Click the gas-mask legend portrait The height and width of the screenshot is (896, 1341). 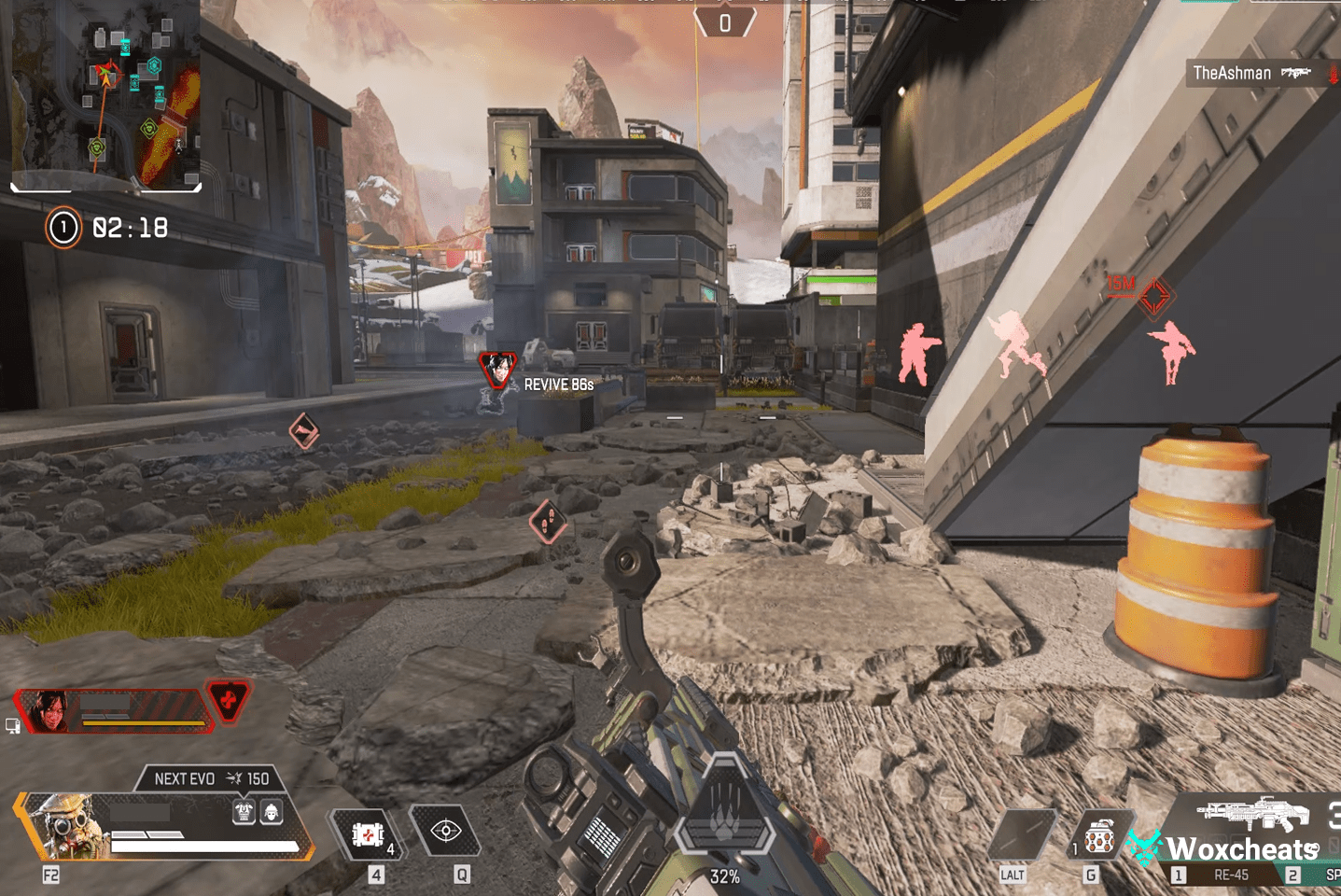[x=62, y=825]
